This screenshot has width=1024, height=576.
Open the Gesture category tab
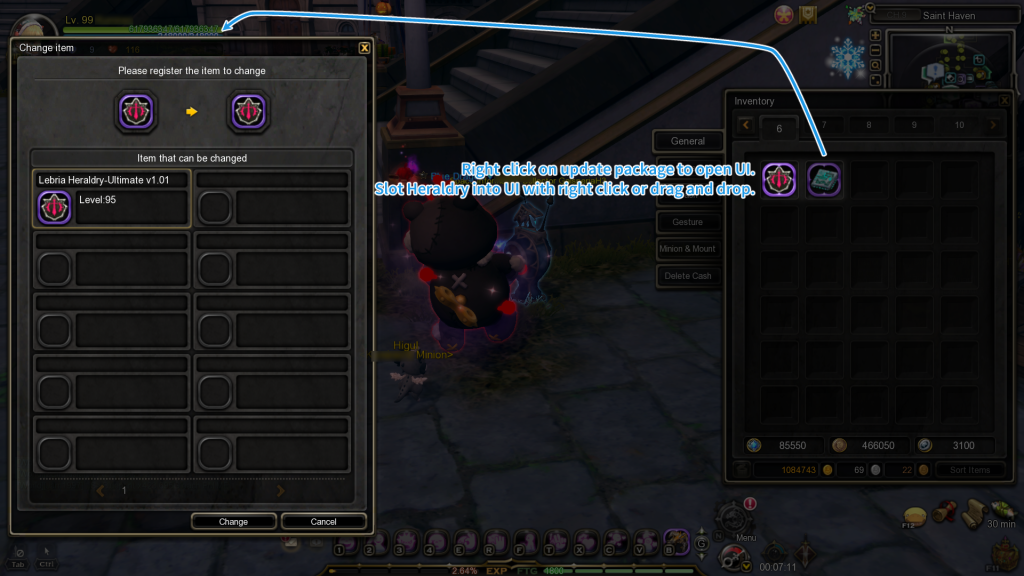click(688, 222)
